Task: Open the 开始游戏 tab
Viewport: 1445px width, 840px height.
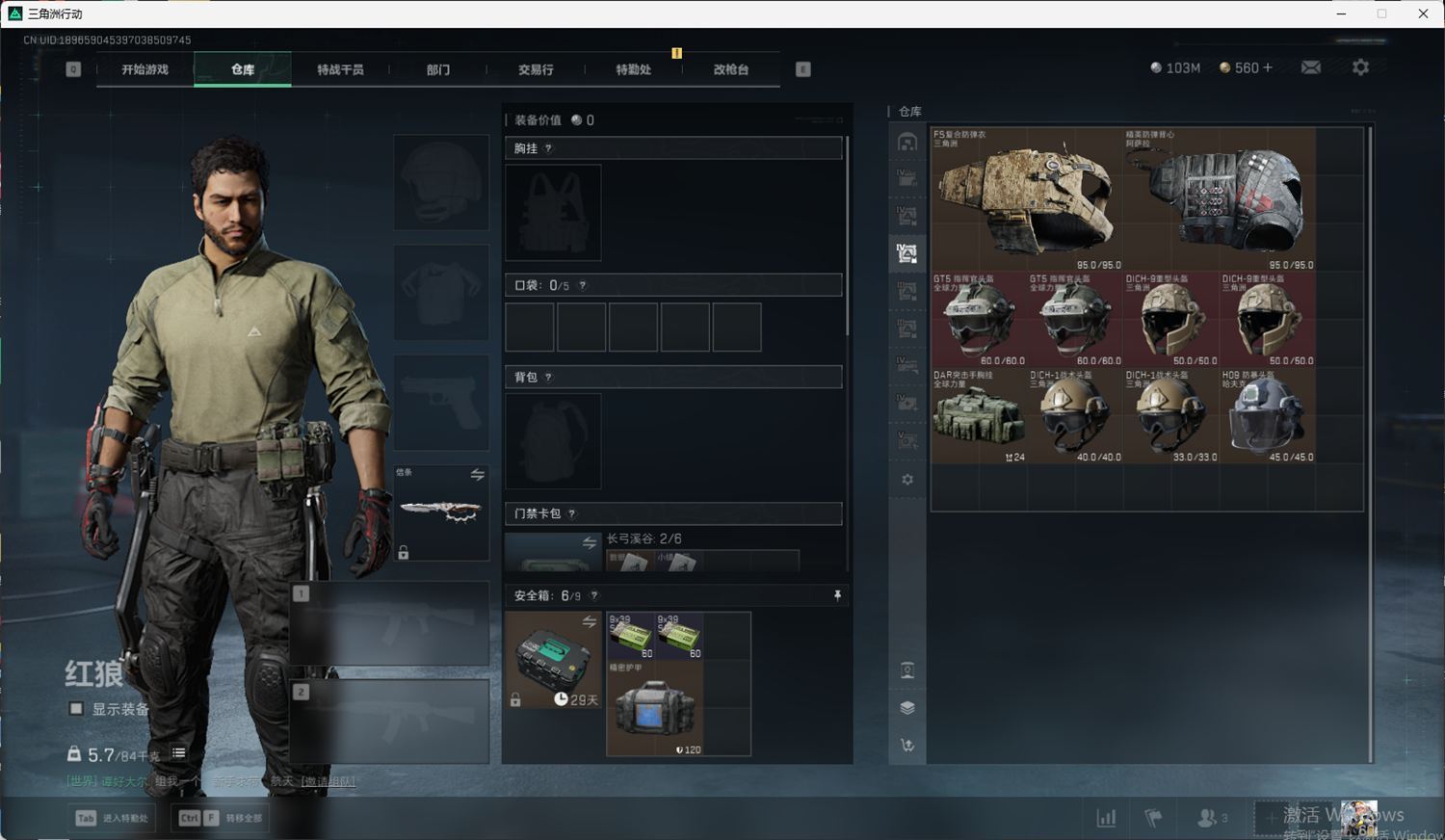Action: click(144, 69)
